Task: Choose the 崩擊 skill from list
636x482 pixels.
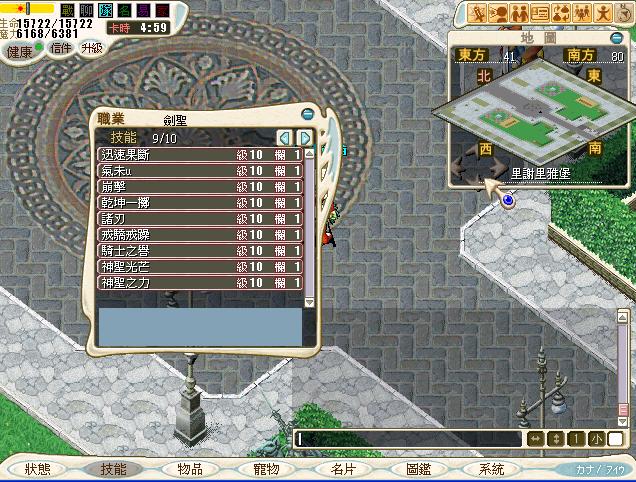Action: 200,187
